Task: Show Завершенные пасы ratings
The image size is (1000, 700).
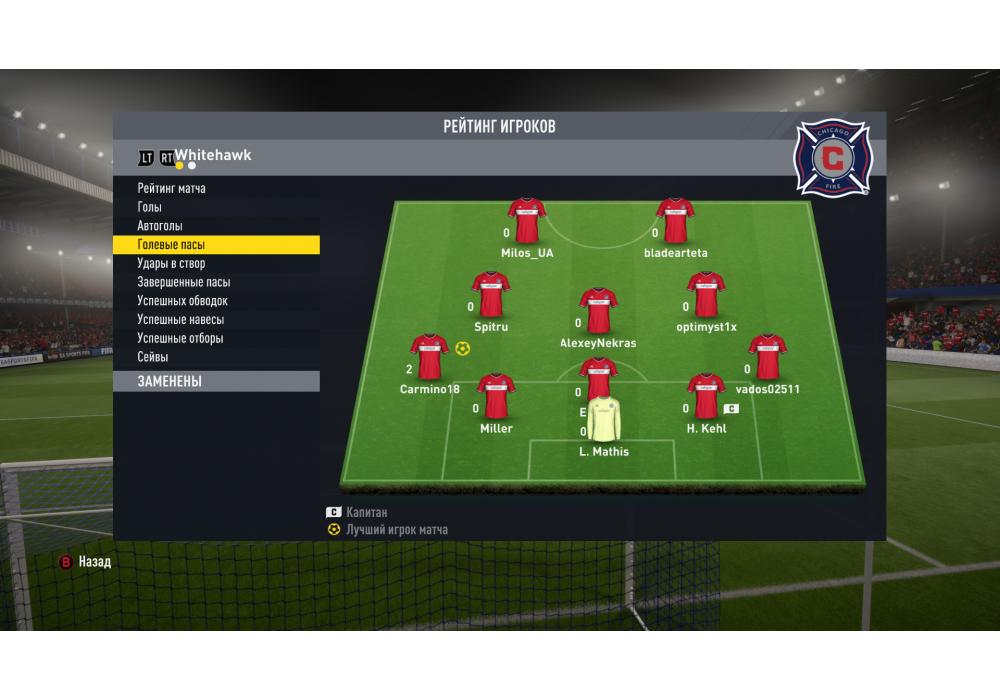Action: 183,282
